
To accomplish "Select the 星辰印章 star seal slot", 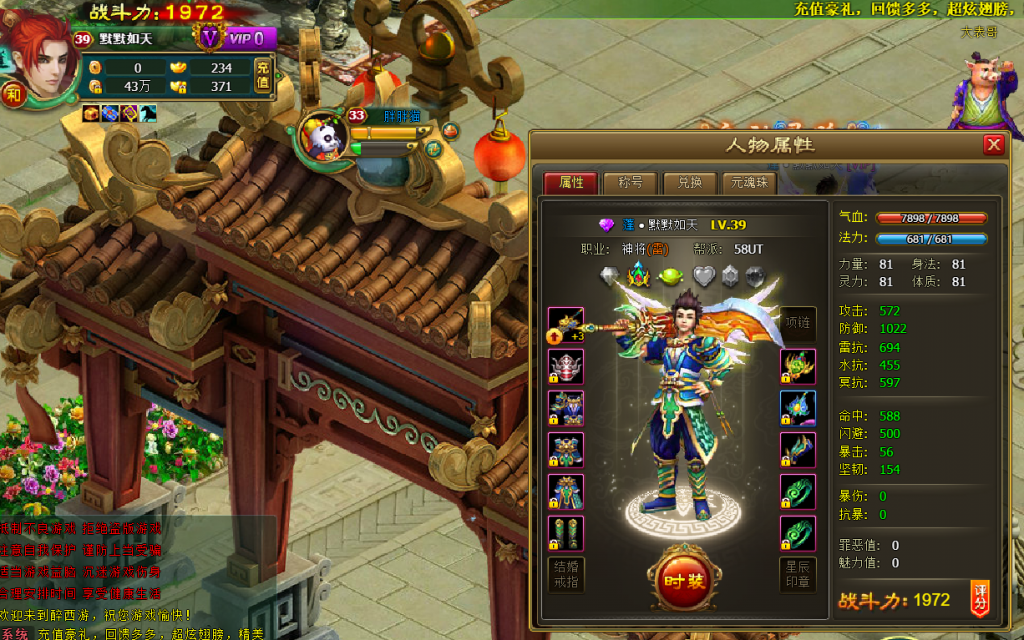I will tap(798, 575).
